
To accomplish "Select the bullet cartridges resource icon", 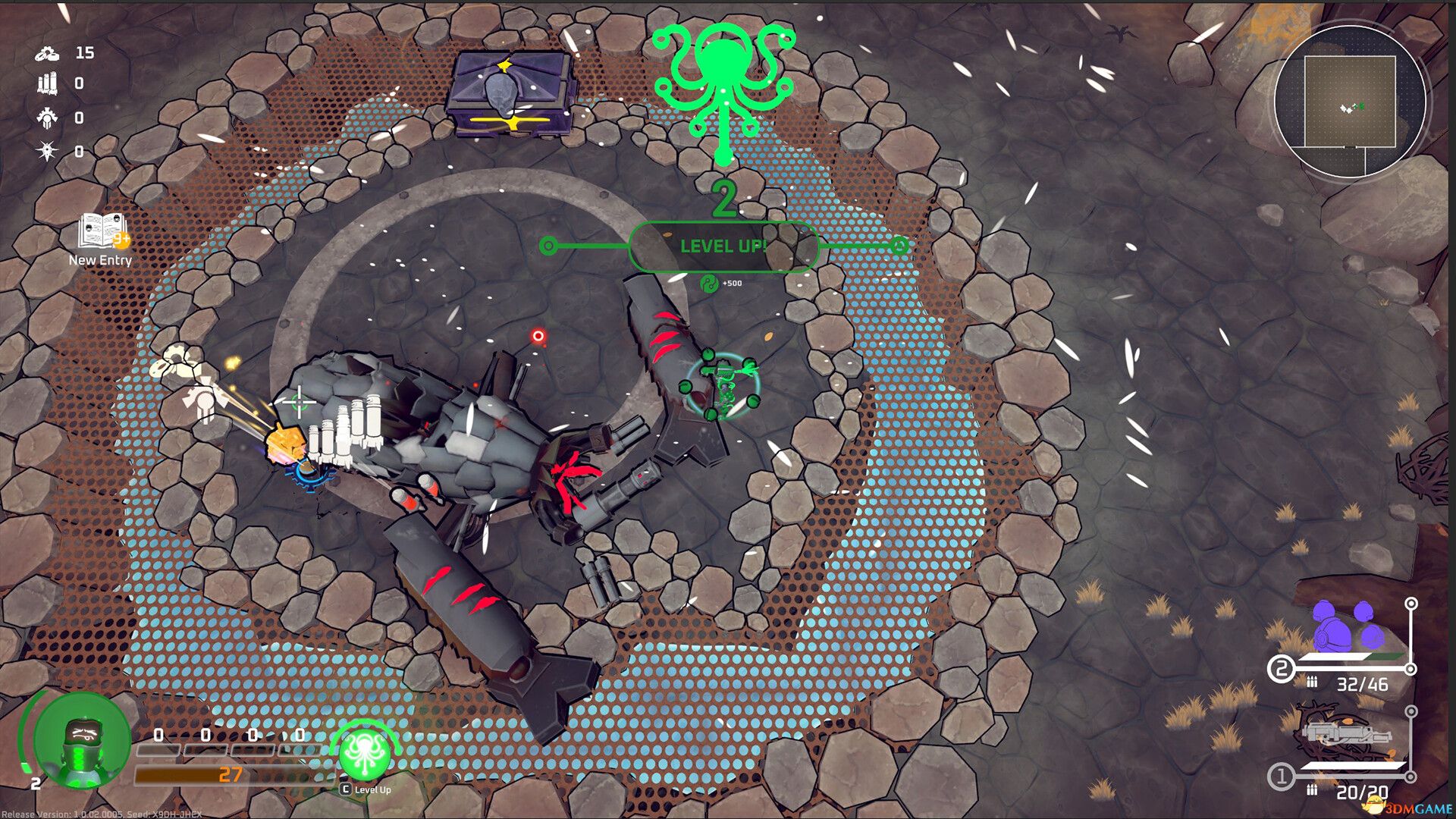I will [48, 83].
